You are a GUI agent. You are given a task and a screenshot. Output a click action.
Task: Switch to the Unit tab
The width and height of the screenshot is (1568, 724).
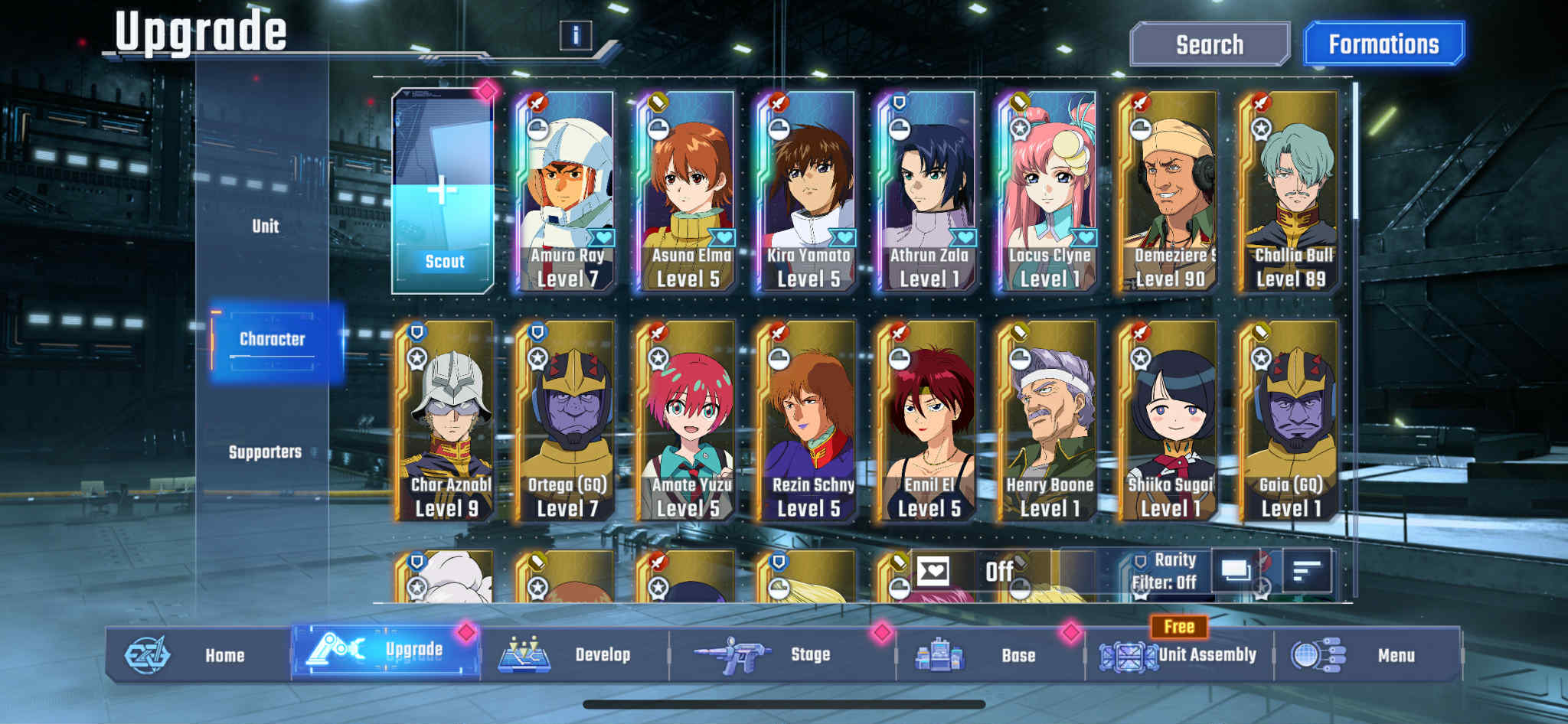[x=264, y=226]
